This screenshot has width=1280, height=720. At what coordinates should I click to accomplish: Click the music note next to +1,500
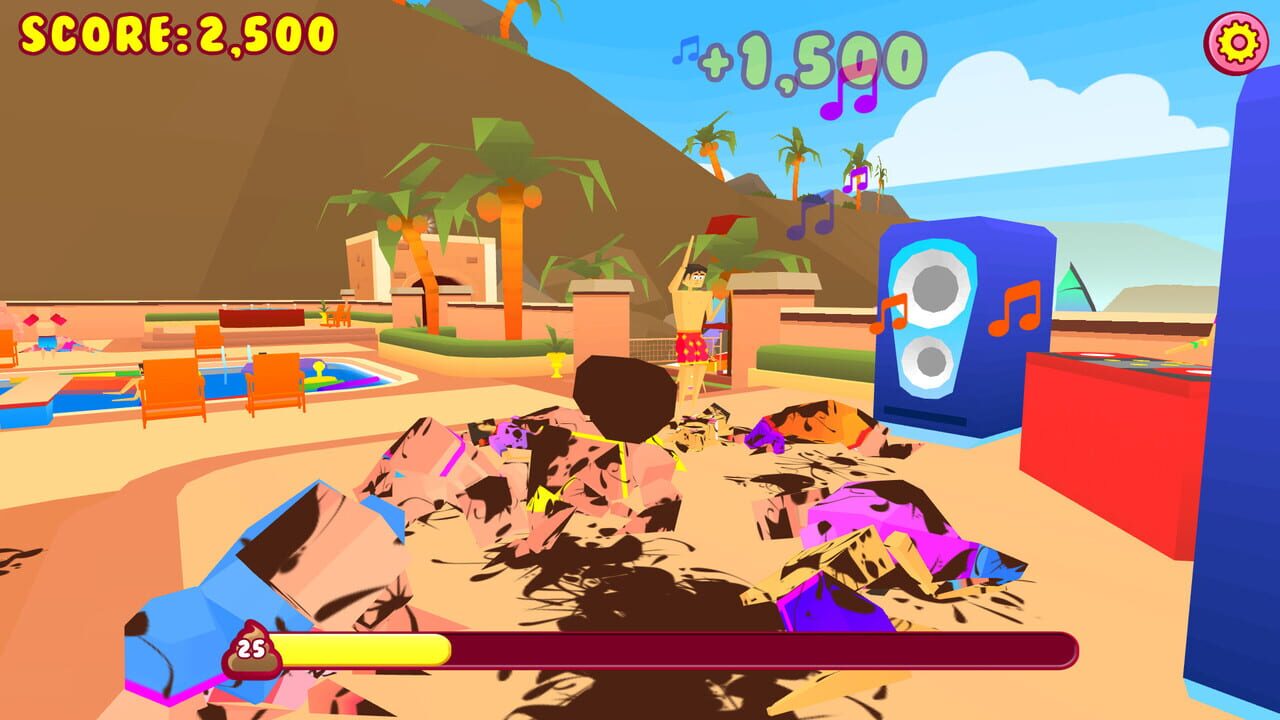click(x=687, y=49)
